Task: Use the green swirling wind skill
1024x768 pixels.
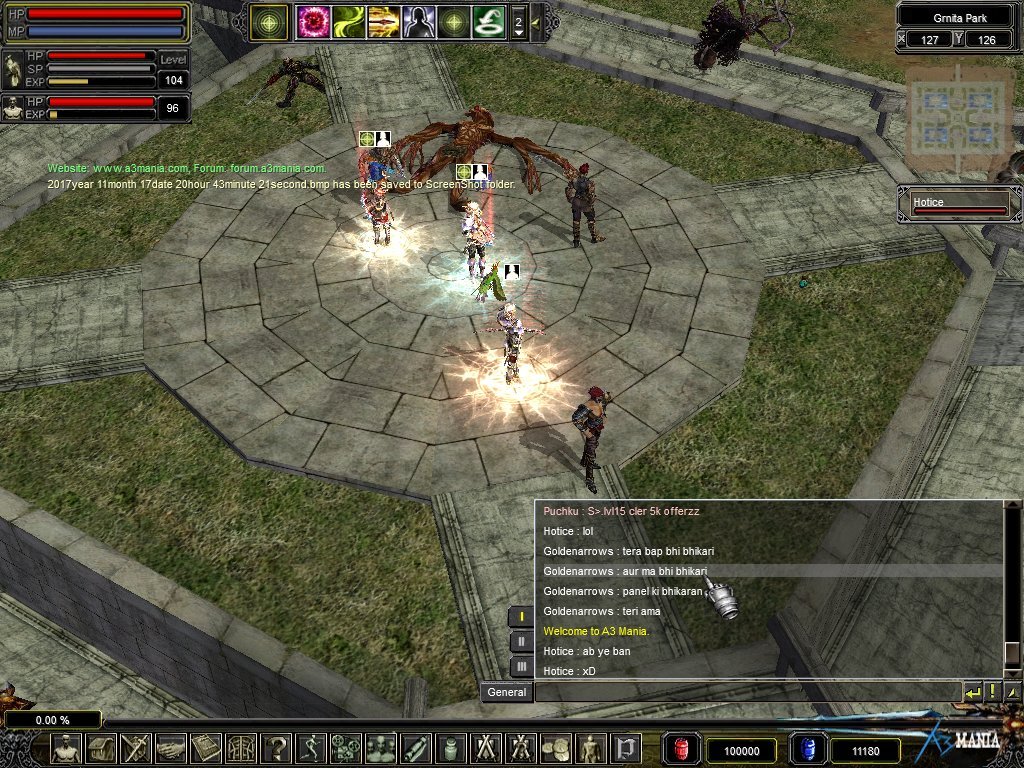Action: pyautogui.click(x=347, y=21)
